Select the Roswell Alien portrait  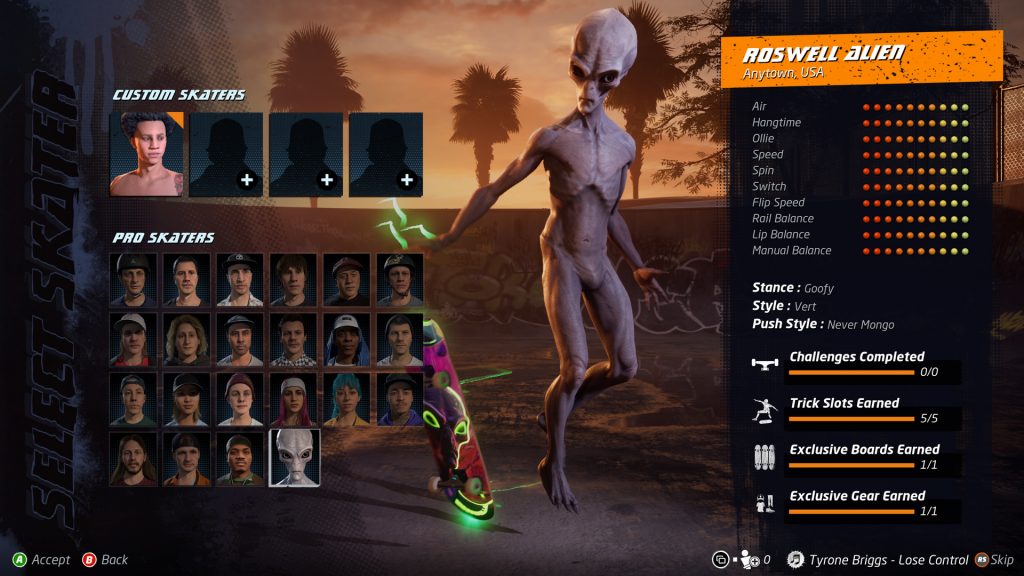[x=294, y=459]
